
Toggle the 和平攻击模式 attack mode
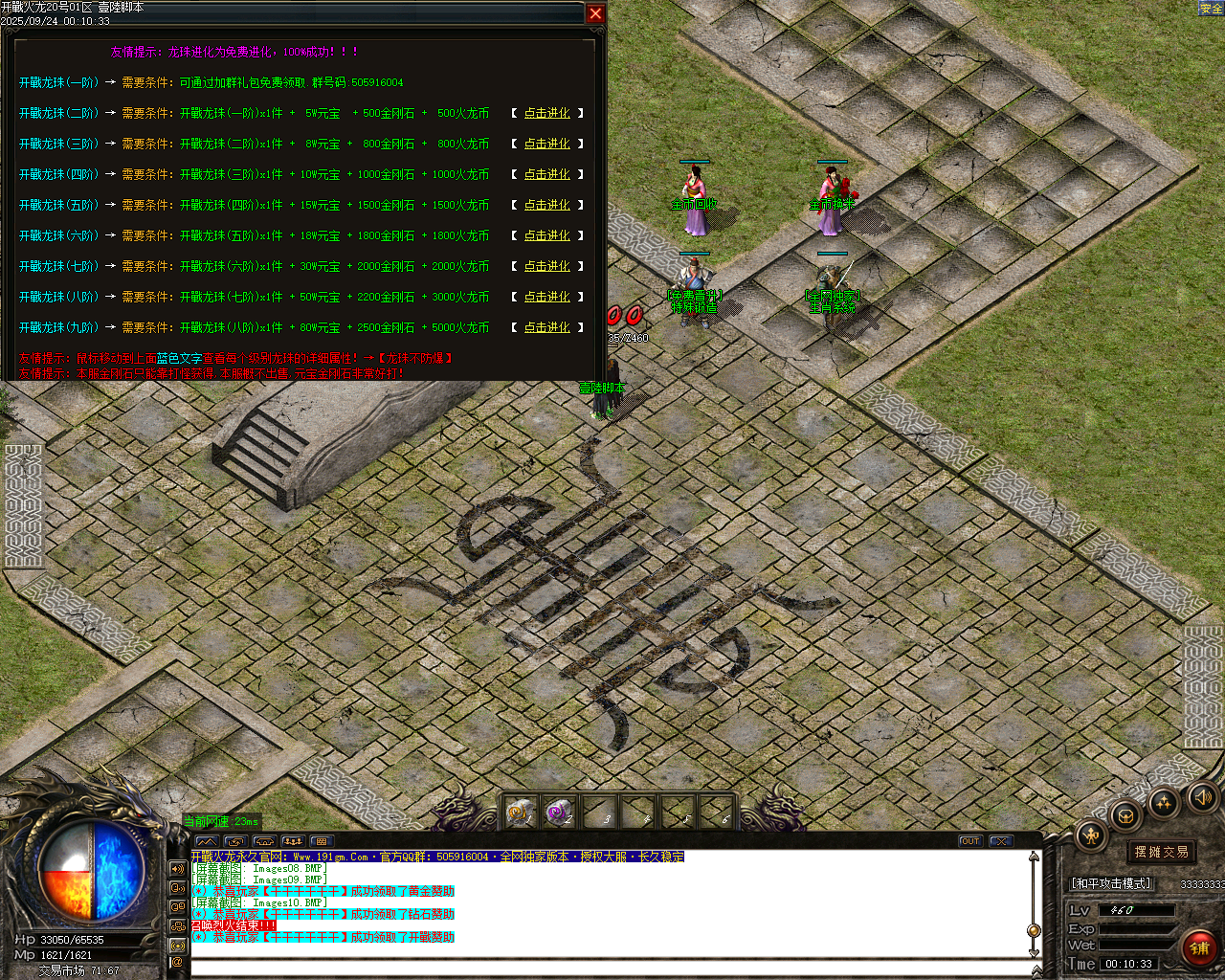pos(1110,883)
